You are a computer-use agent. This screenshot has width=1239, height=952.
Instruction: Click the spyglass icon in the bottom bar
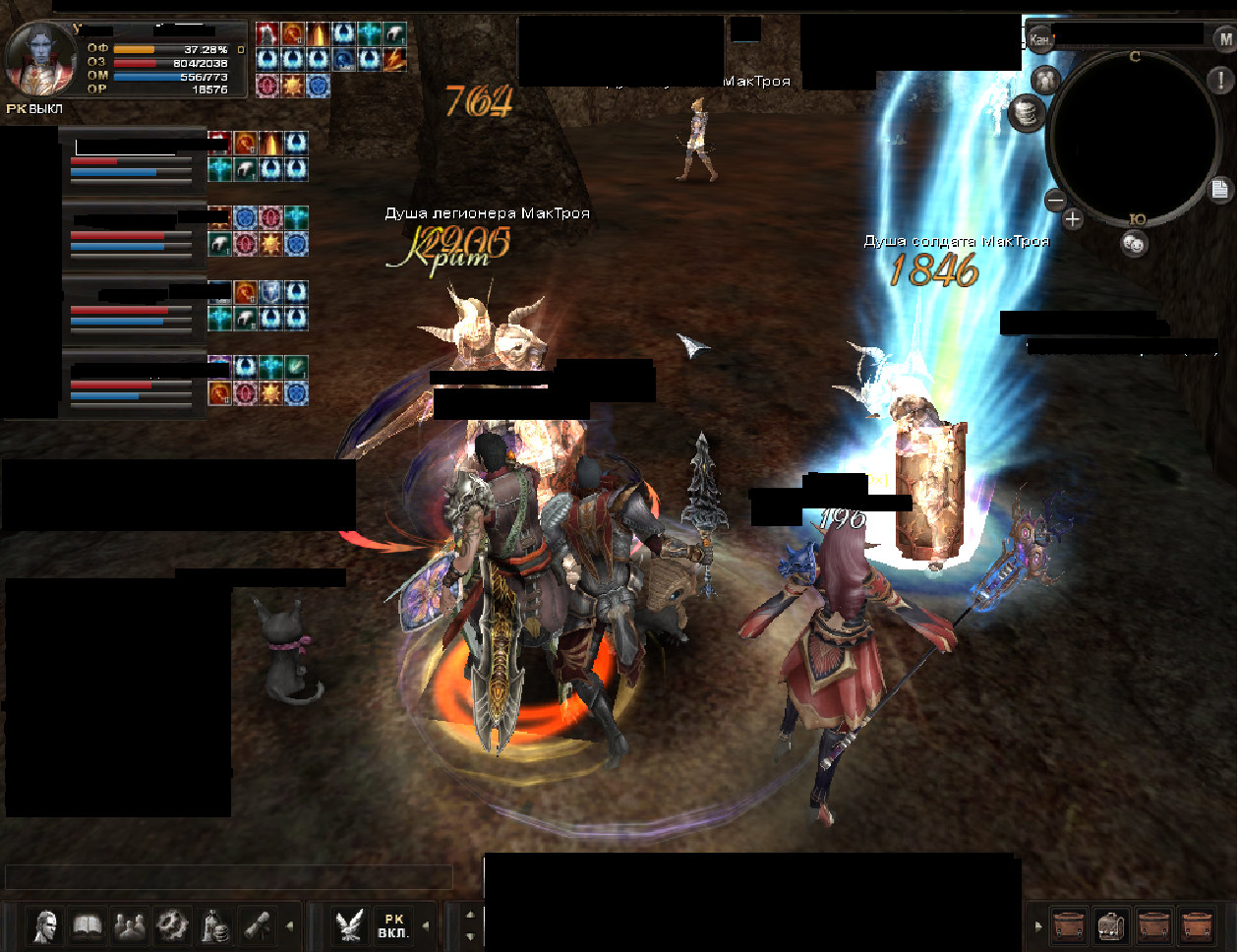[258, 925]
